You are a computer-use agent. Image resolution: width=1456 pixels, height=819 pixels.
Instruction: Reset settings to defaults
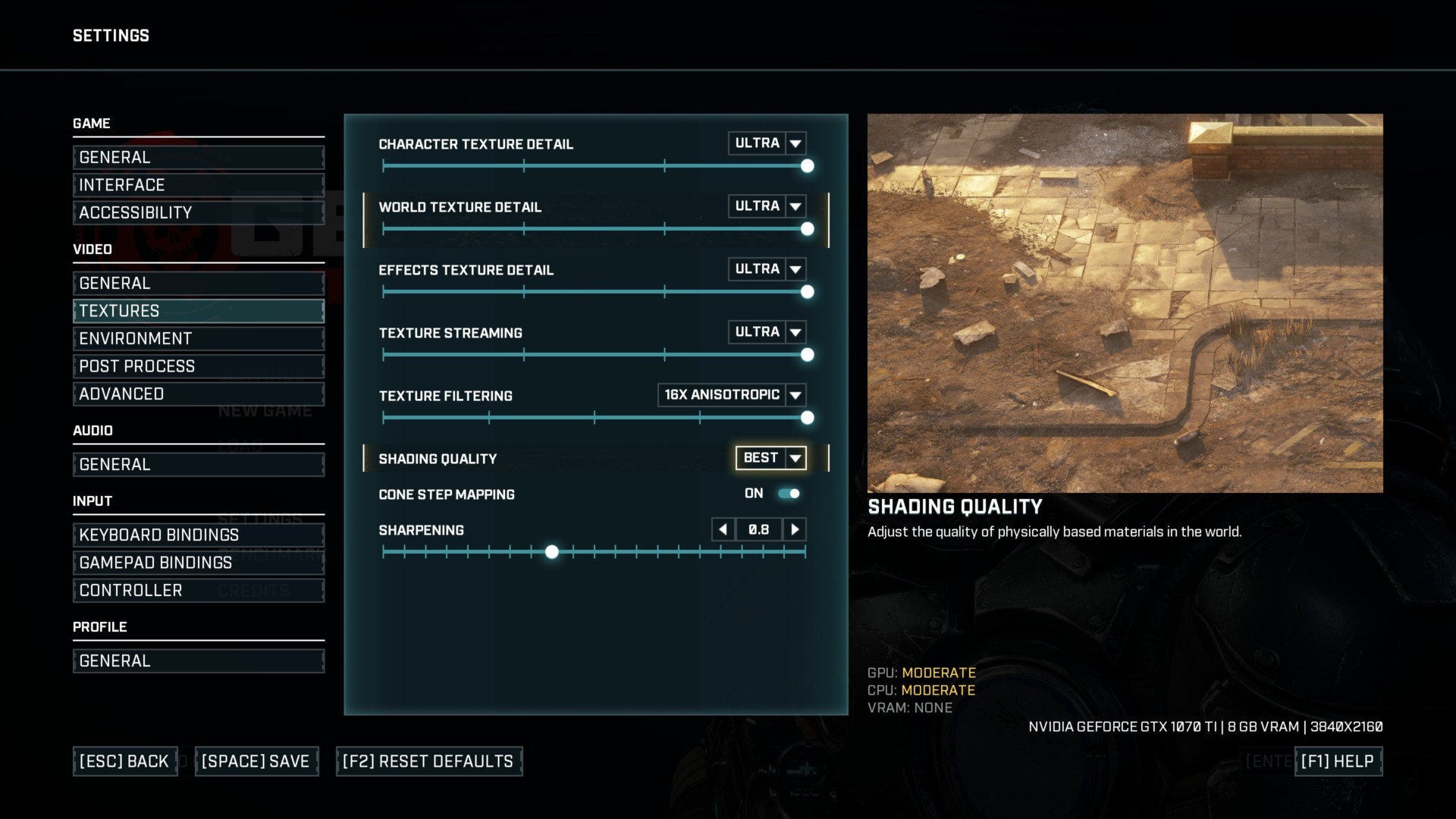[428, 761]
